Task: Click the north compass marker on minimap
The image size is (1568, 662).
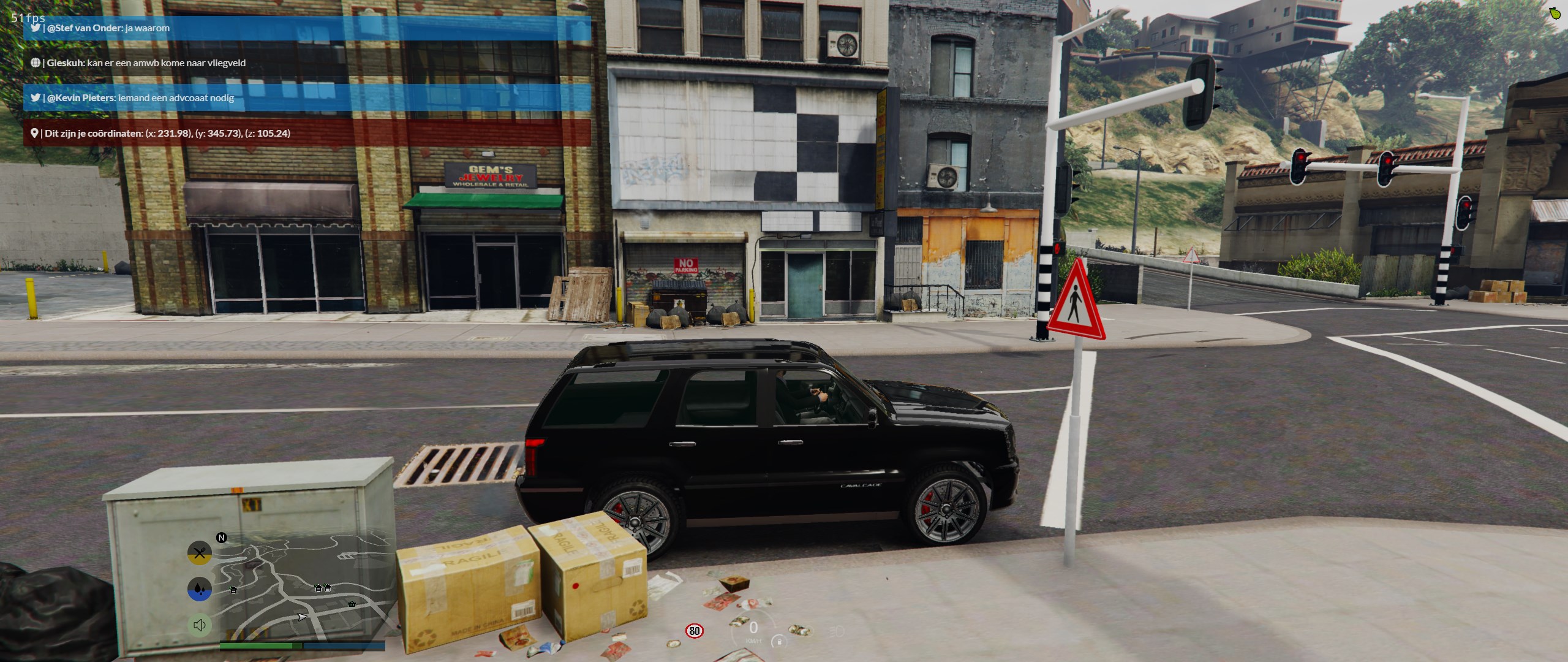Action: tap(222, 538)
